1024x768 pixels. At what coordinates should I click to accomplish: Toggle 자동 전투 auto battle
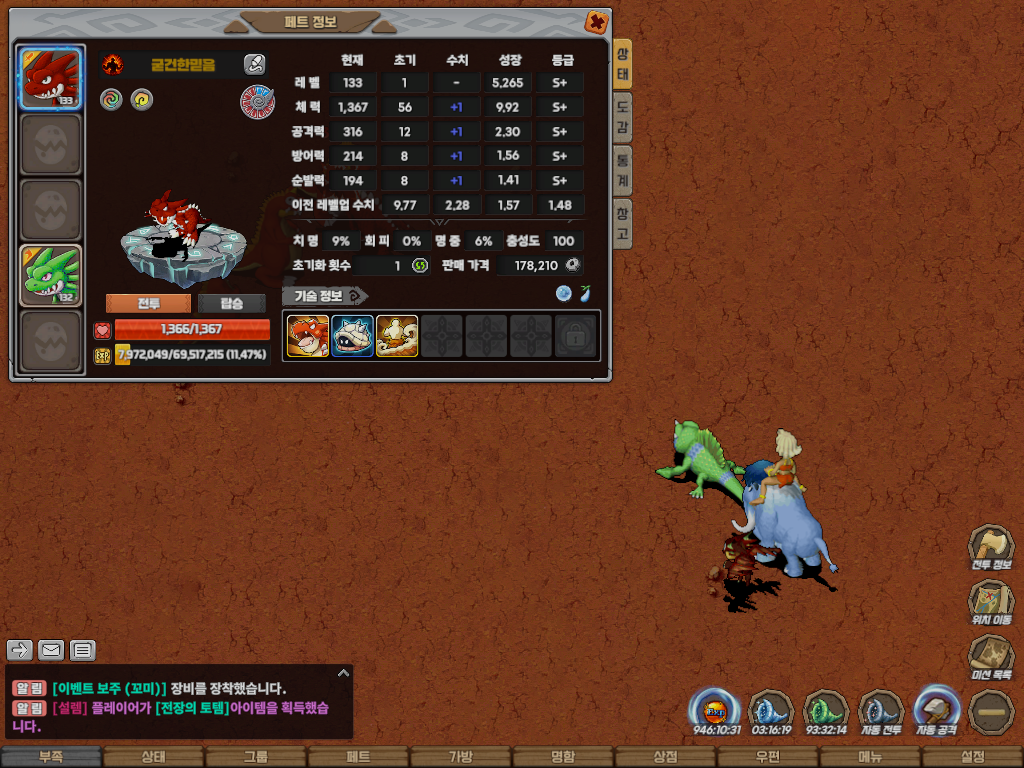pos(881,713)
